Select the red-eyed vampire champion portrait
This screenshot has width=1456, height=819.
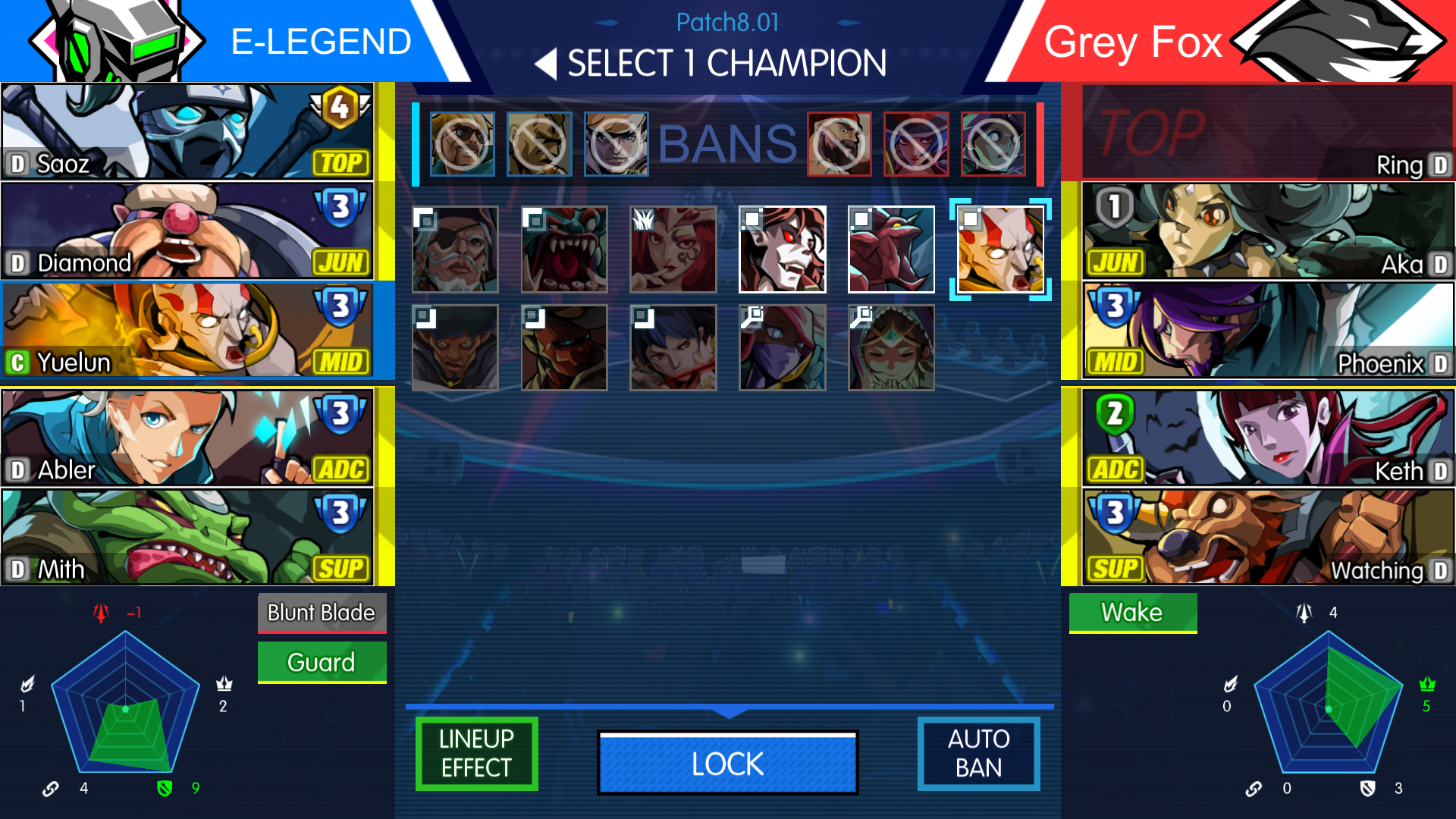tap(782, 249)
